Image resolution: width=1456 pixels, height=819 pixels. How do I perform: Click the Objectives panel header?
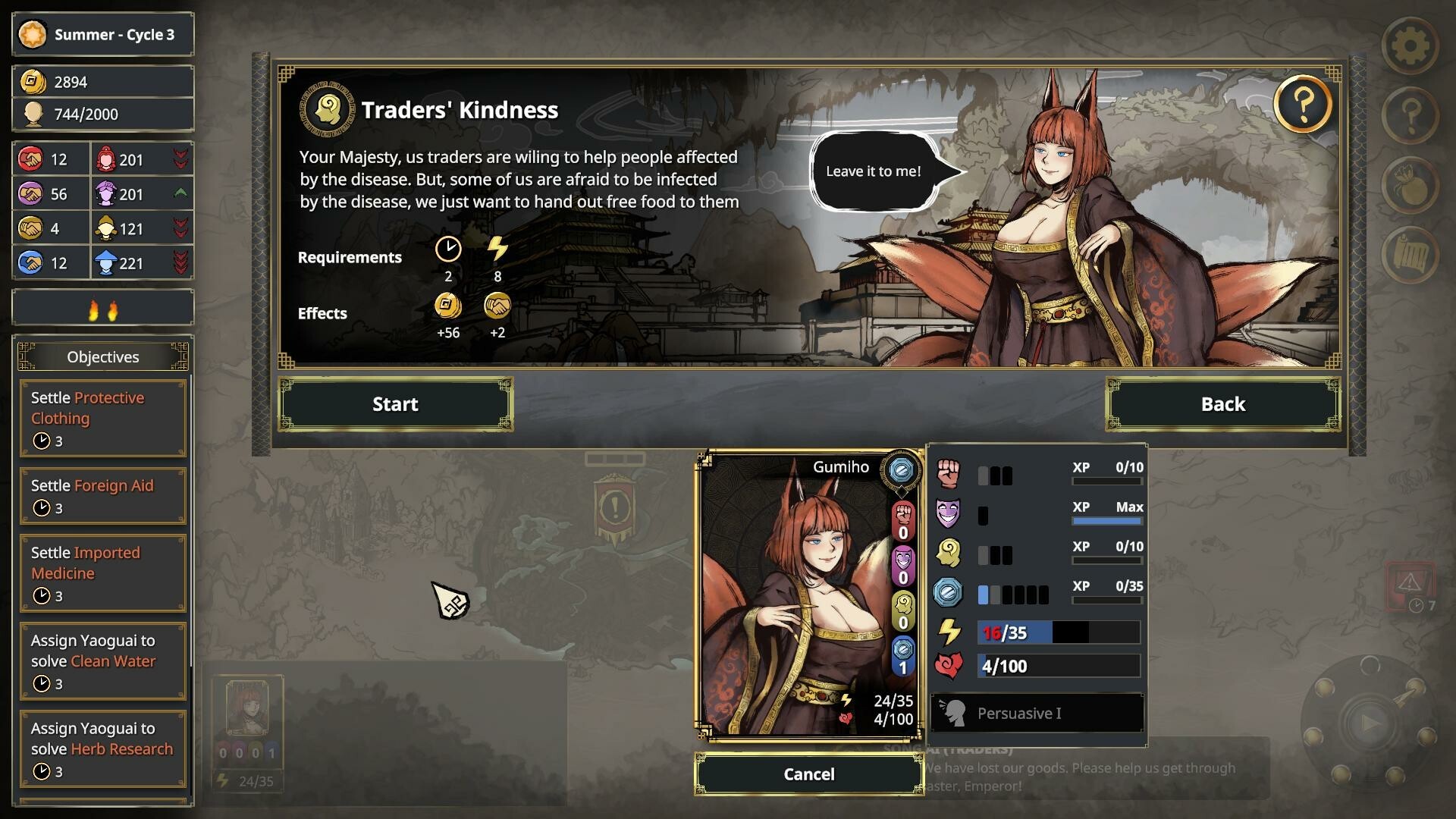(103, 357)
